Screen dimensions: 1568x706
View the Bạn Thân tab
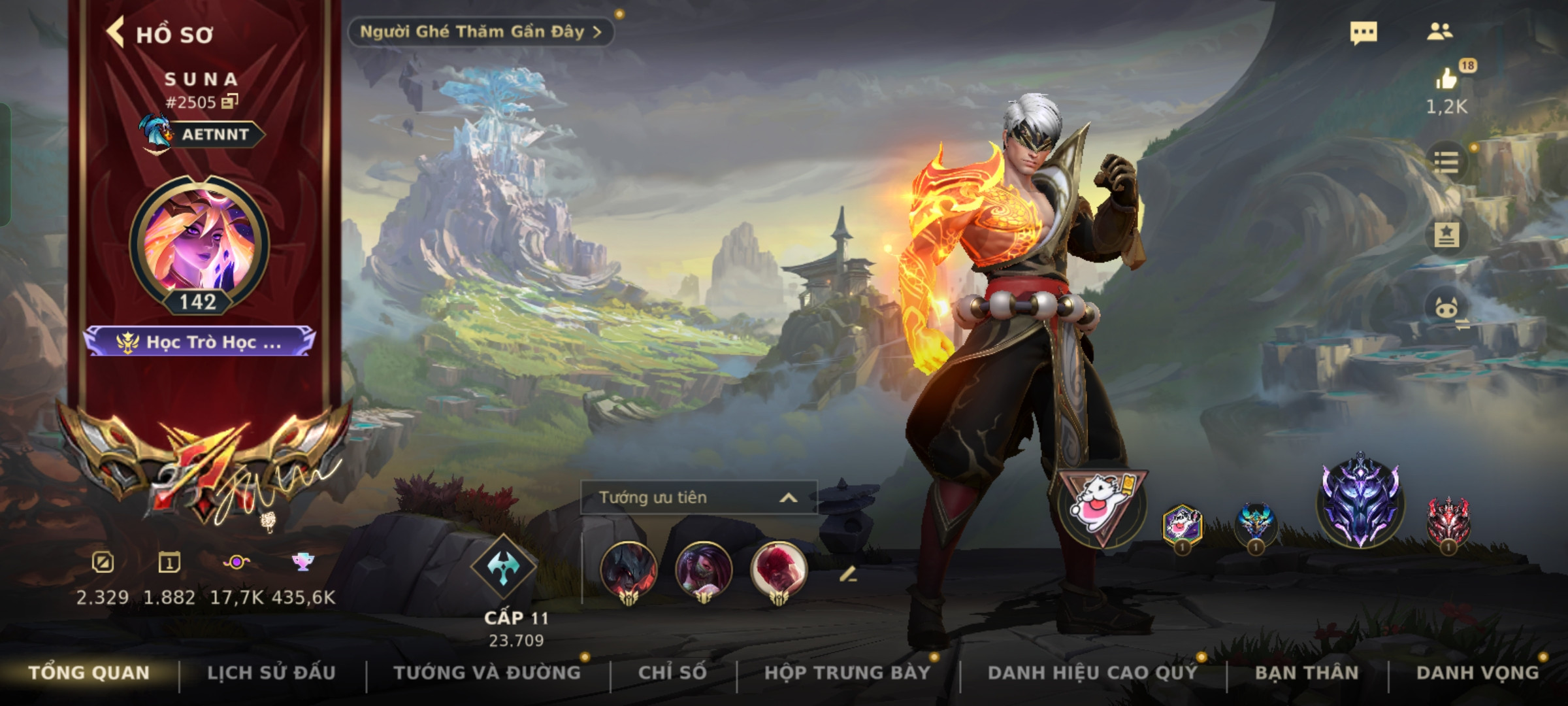(x=1307, y=673)
